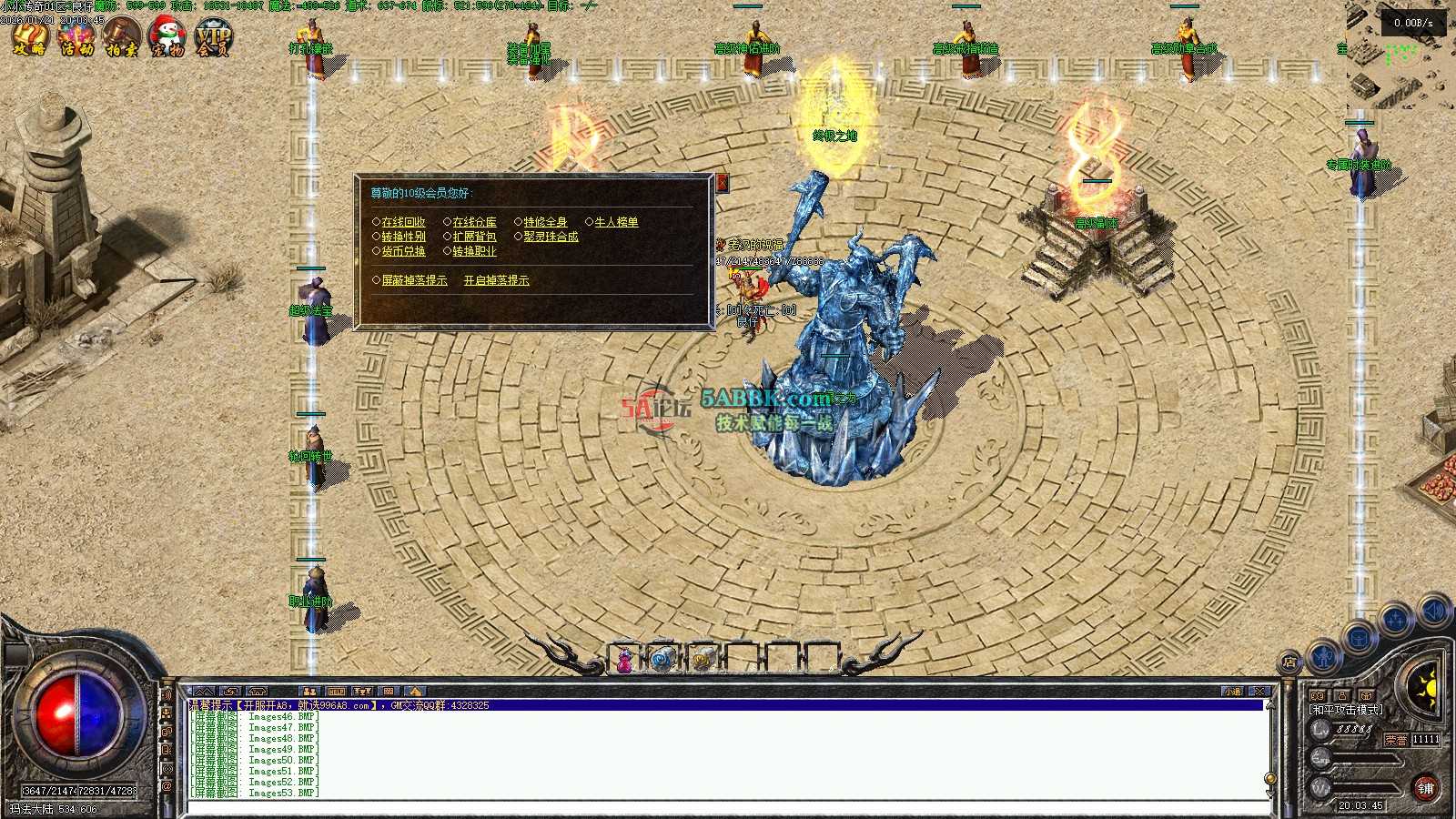Viewport: 1456px width, 819px height.
Task: Choose 特修全身 full-body repair
Action: point(545,222)
